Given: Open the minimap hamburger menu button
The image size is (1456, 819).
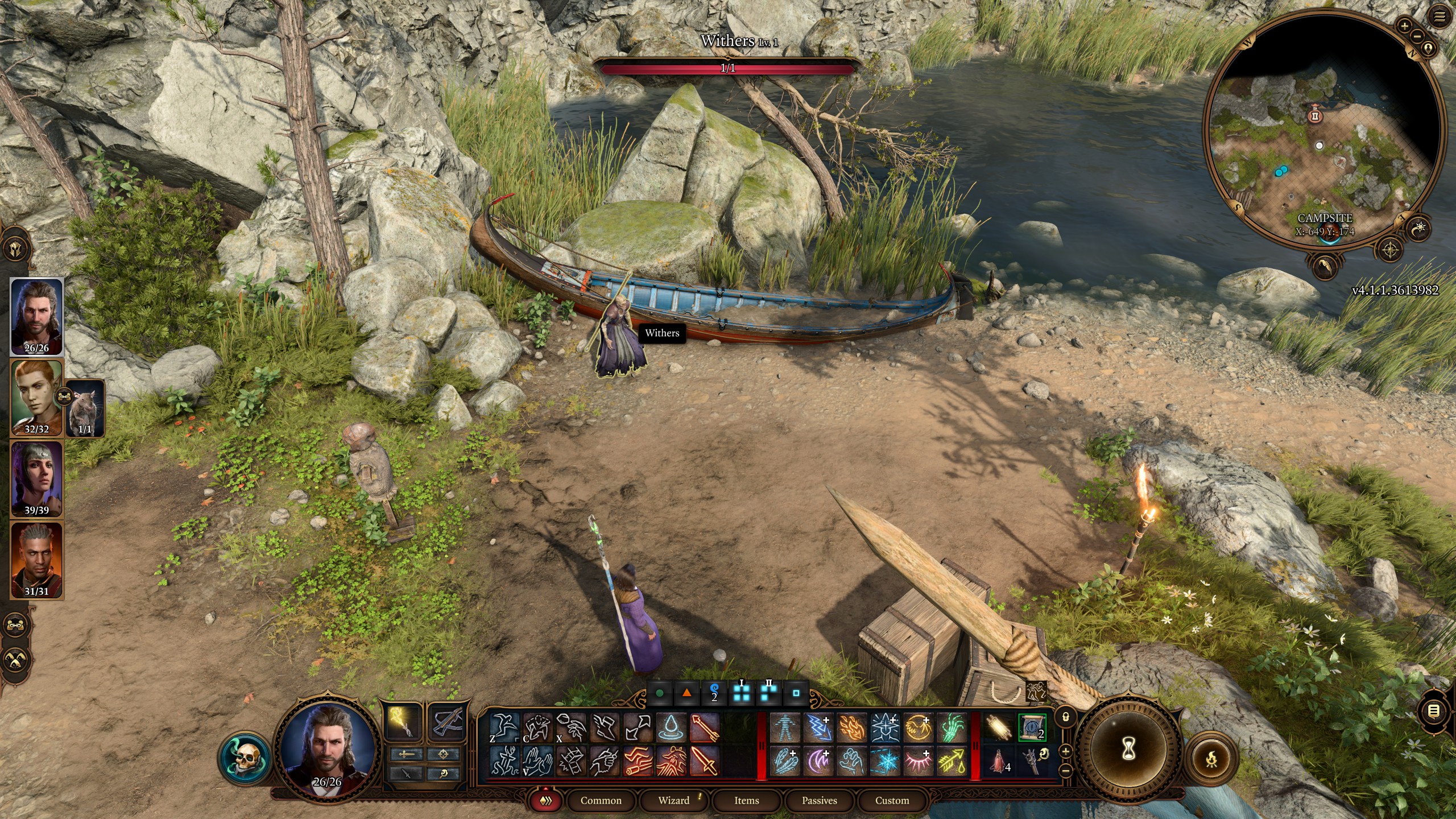Looking at the screenshot, I should (x=1439, y=17).
